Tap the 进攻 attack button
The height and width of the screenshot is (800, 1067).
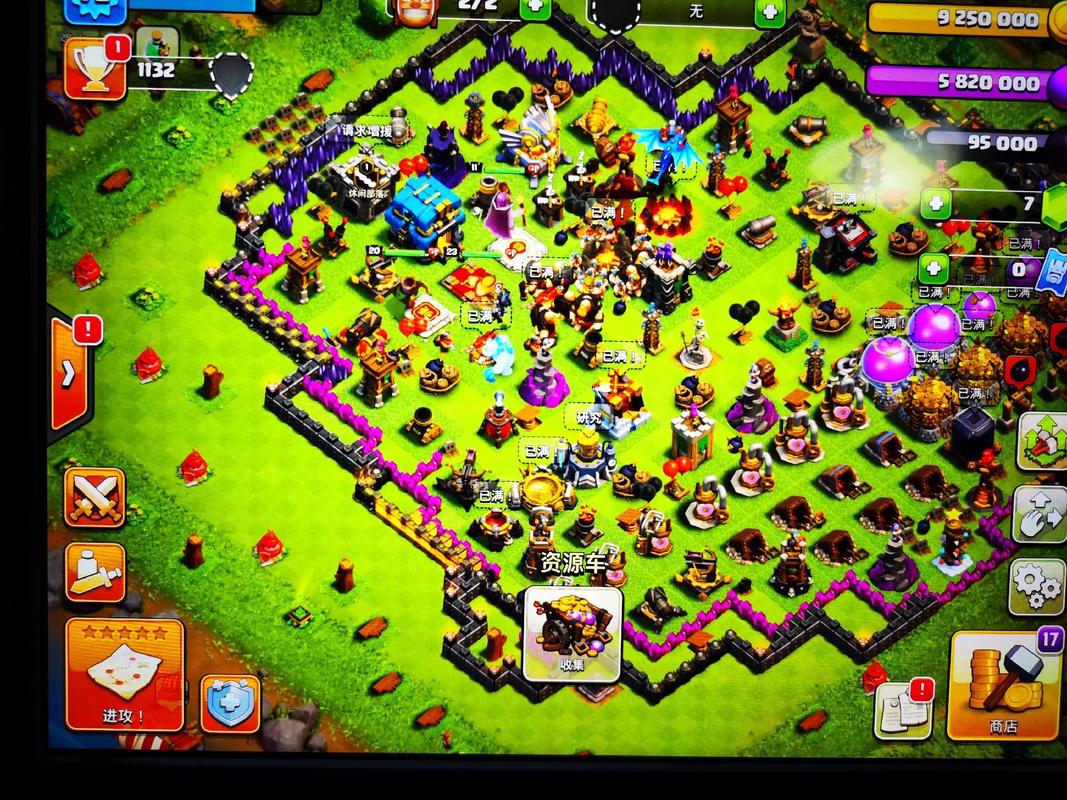pyautogui.click(x=125, y=673)
